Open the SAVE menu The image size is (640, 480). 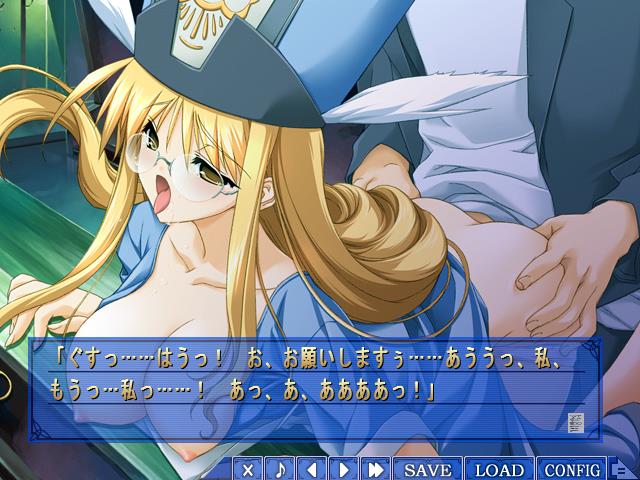coord(427,469)
